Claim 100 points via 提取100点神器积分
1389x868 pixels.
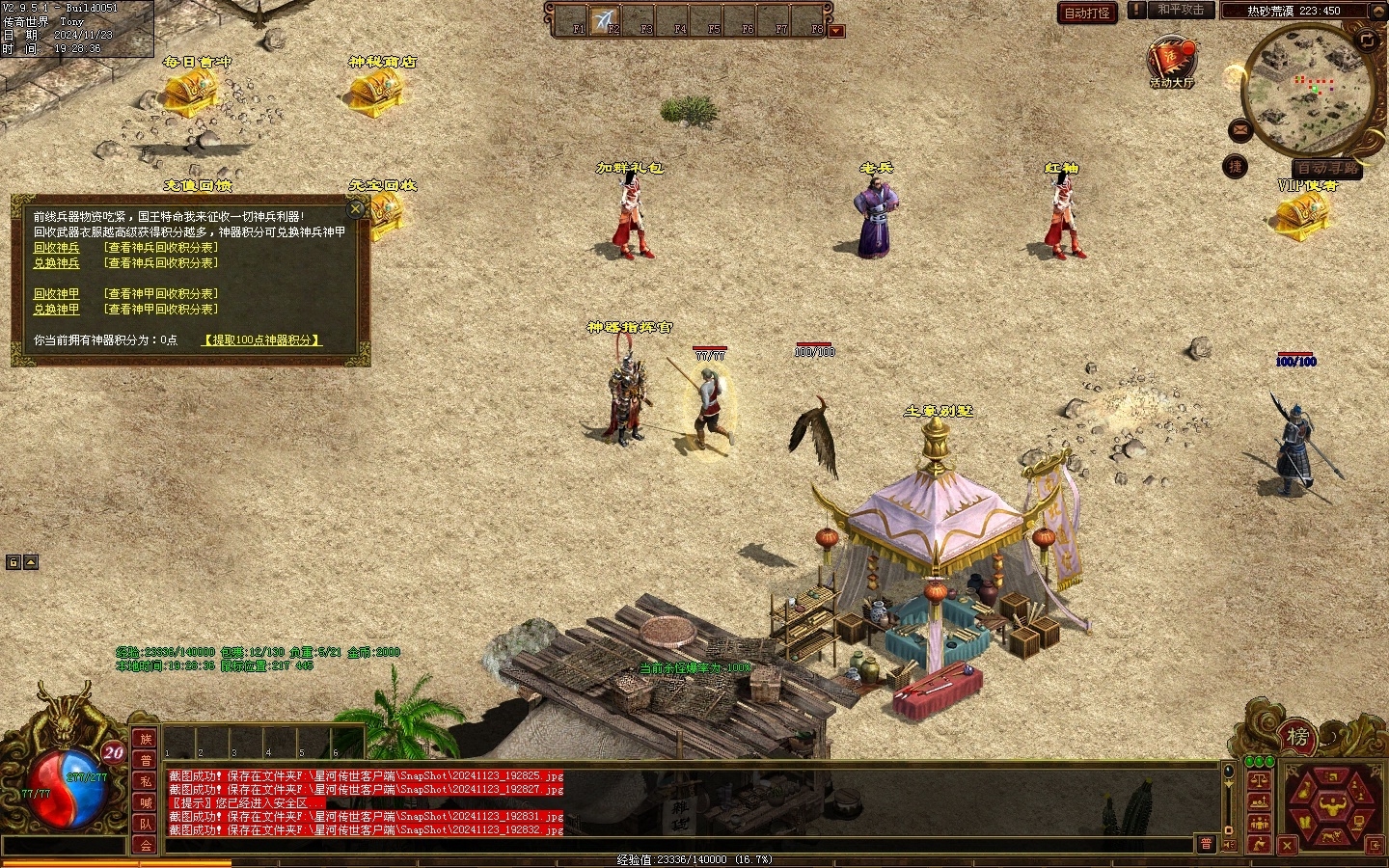[261, 340]
